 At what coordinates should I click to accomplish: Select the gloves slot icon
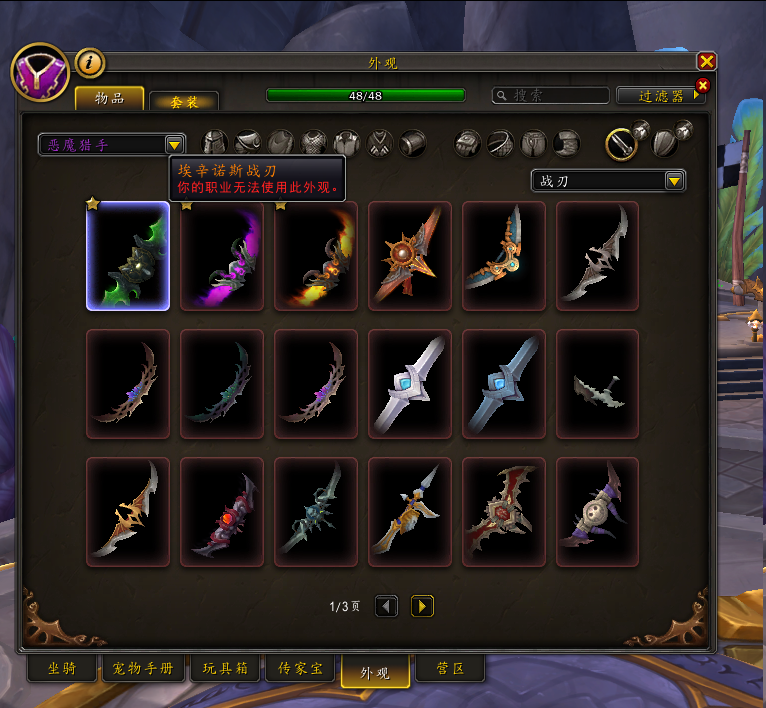pyautogui.click(x=469, y=144)
